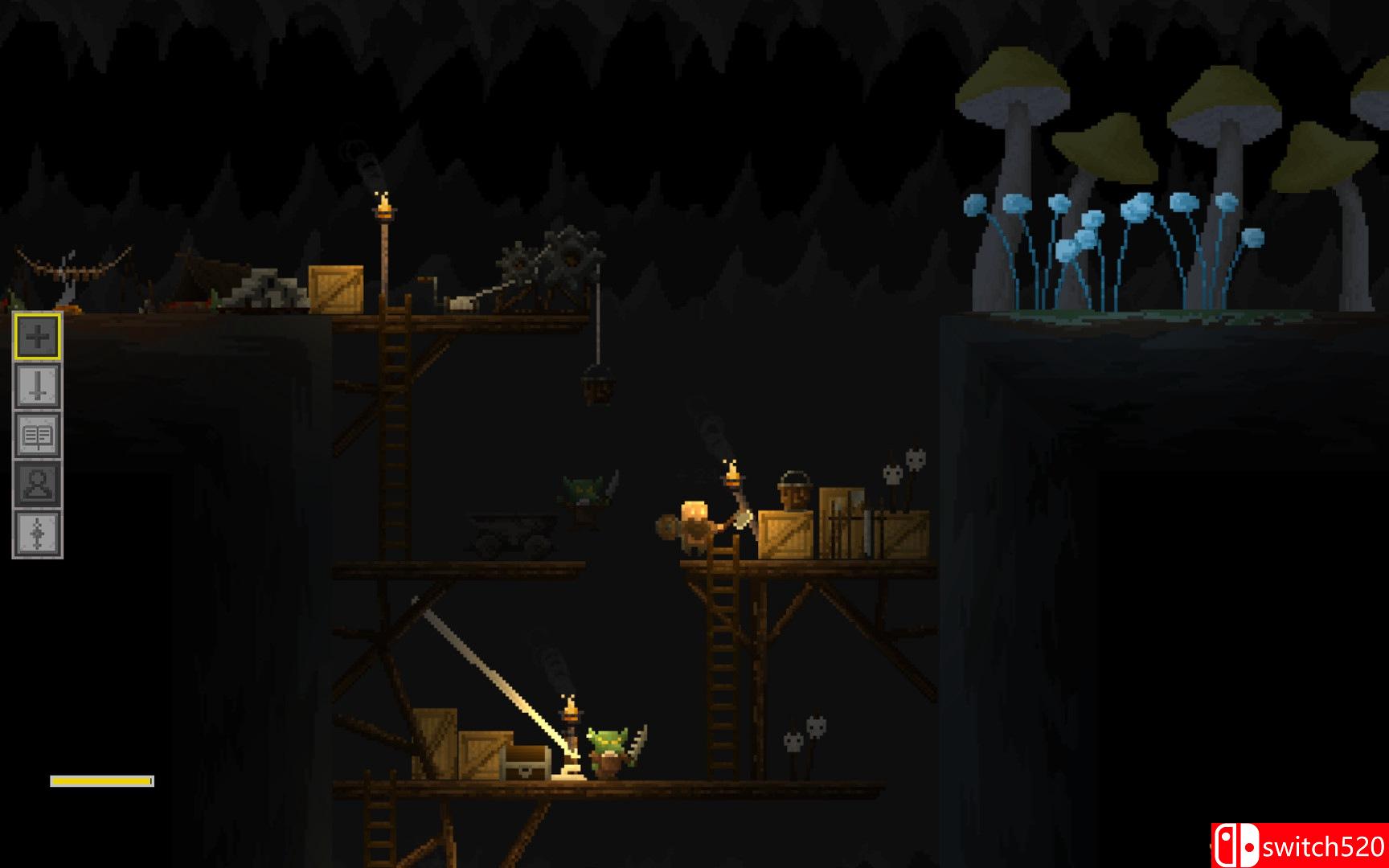The image size is (1389, 868).
Task: Open the character silhouette button
Action: pyautogui.click(x=37, y=485)
